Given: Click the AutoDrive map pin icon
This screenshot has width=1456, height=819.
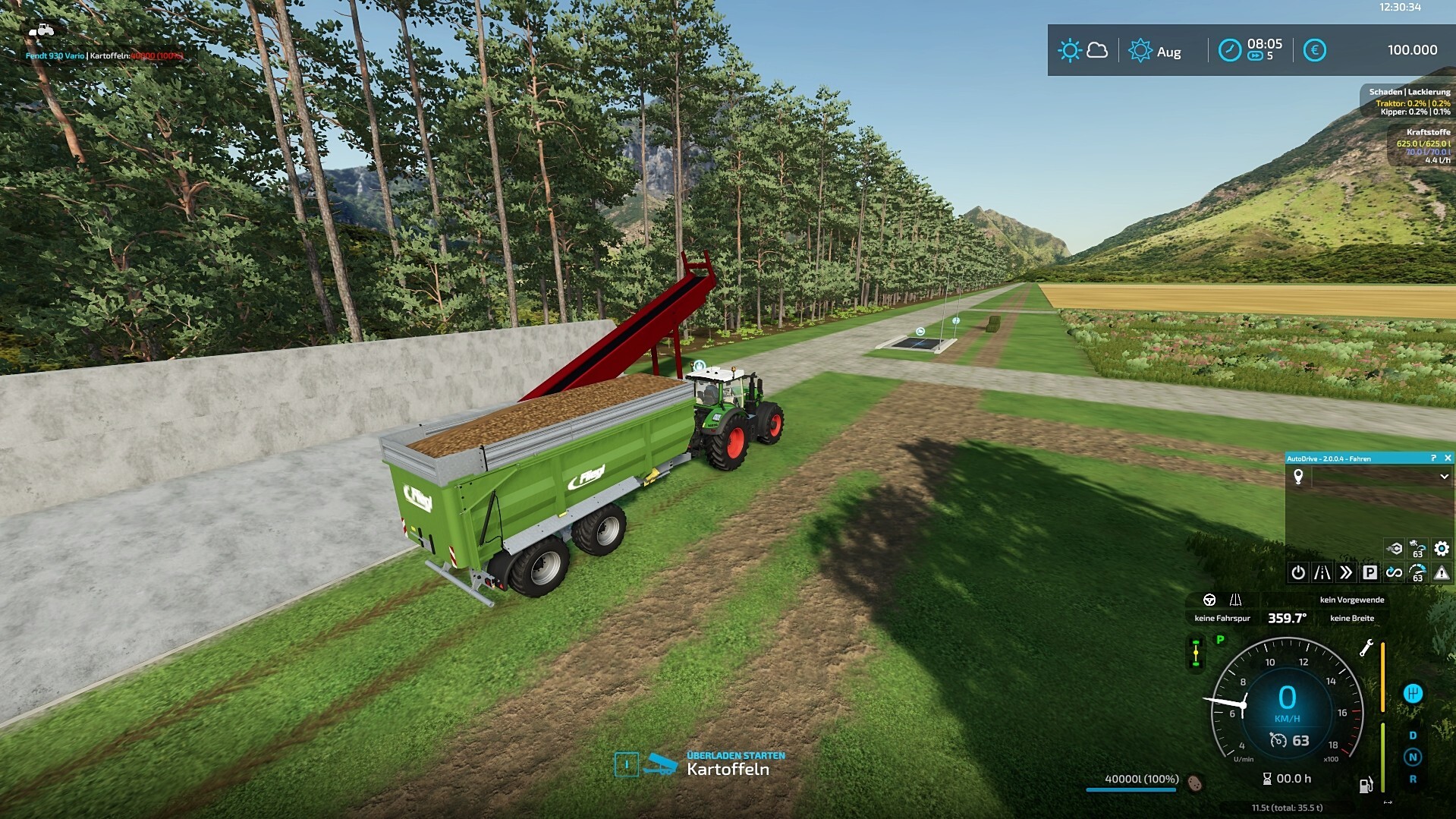Looking at the screenshot, I should coord(1298,477).
